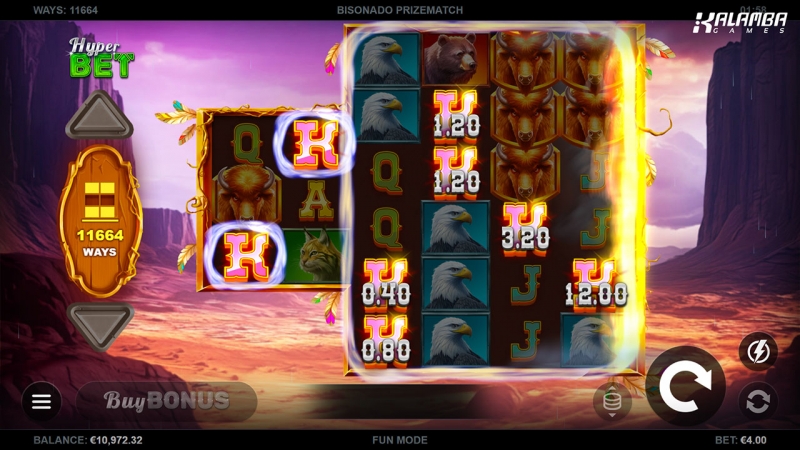The width and height of the screenshot is (800, 450).
Task: Open the bet coins selector
Action: coord(612,401)
